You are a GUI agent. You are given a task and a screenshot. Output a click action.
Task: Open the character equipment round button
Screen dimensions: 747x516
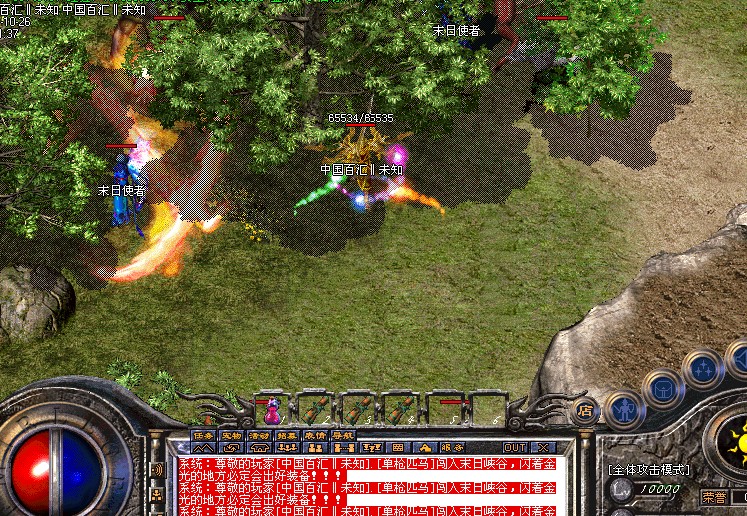pos(624,409)
